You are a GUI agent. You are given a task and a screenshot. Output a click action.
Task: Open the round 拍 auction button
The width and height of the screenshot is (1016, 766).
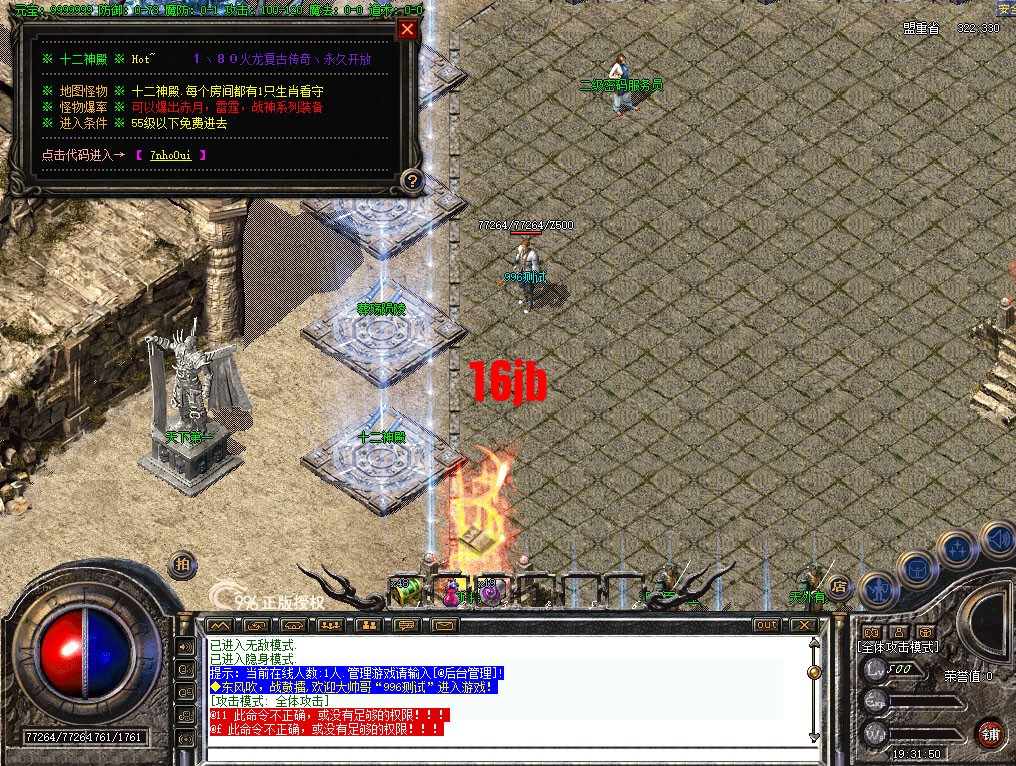click(183, 564)
